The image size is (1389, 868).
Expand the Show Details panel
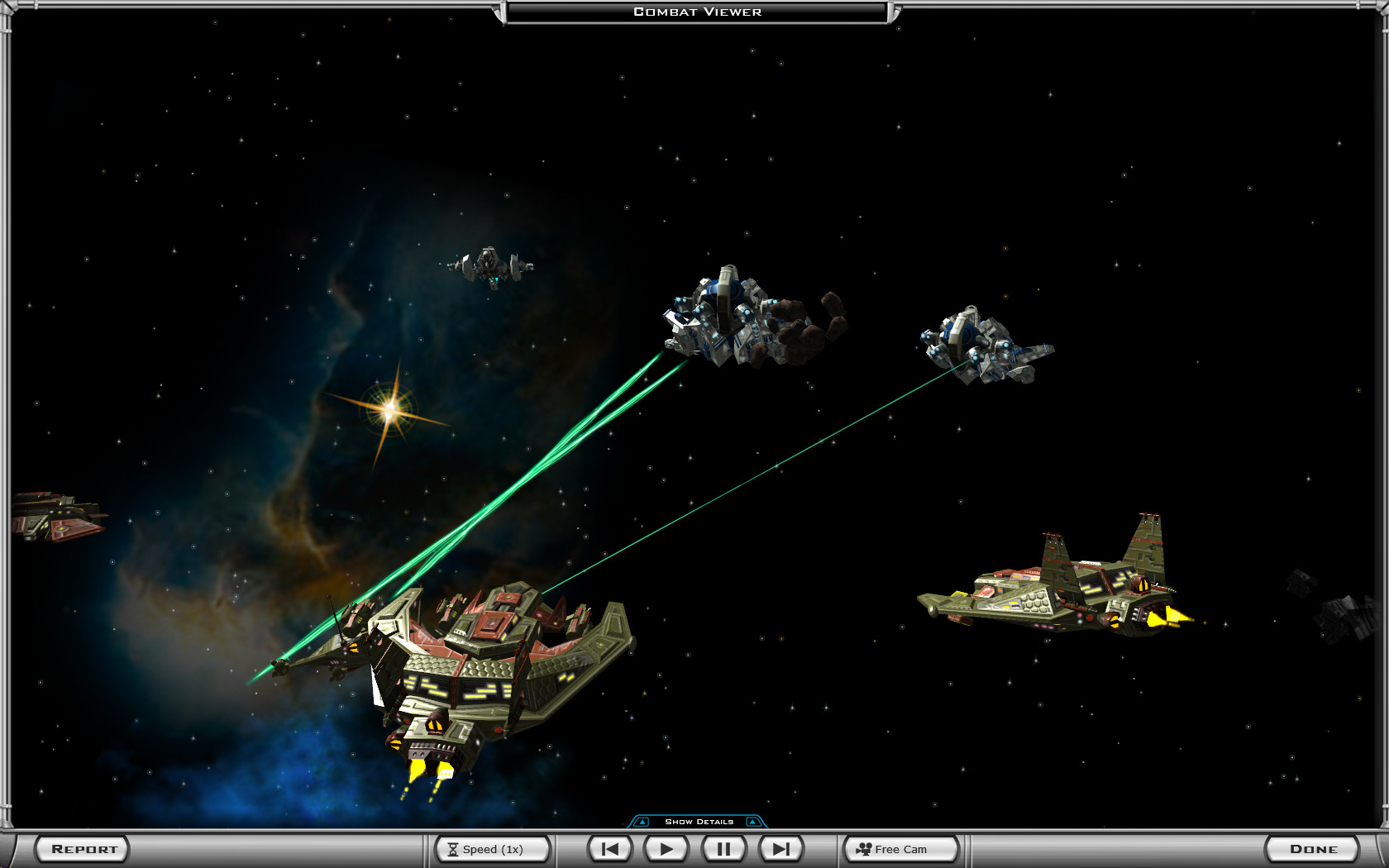pyautogui.click(x=699, y=822)
